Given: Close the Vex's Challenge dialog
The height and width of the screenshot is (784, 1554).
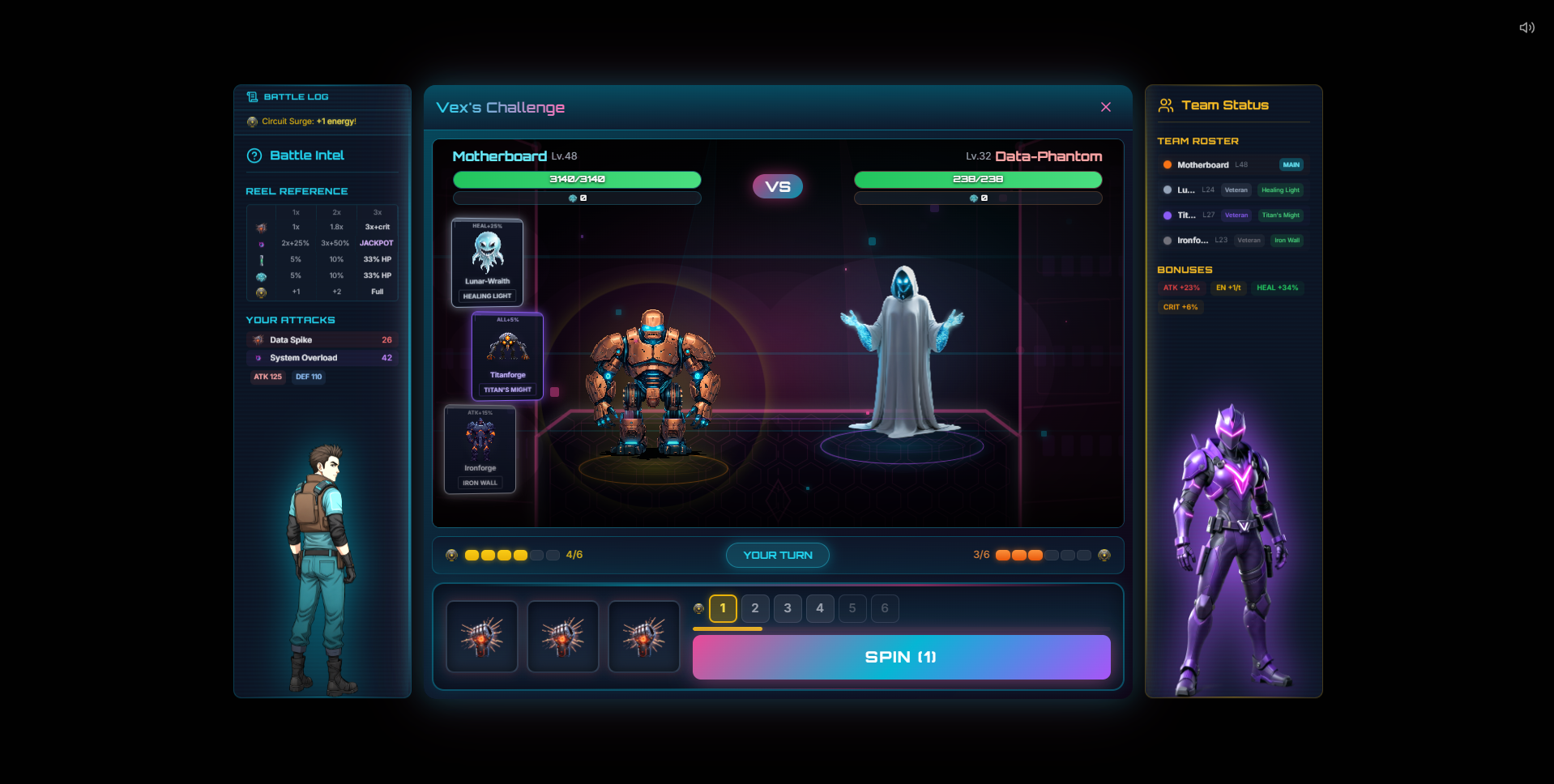Looking at the screenshot, I should [1105, 107].
